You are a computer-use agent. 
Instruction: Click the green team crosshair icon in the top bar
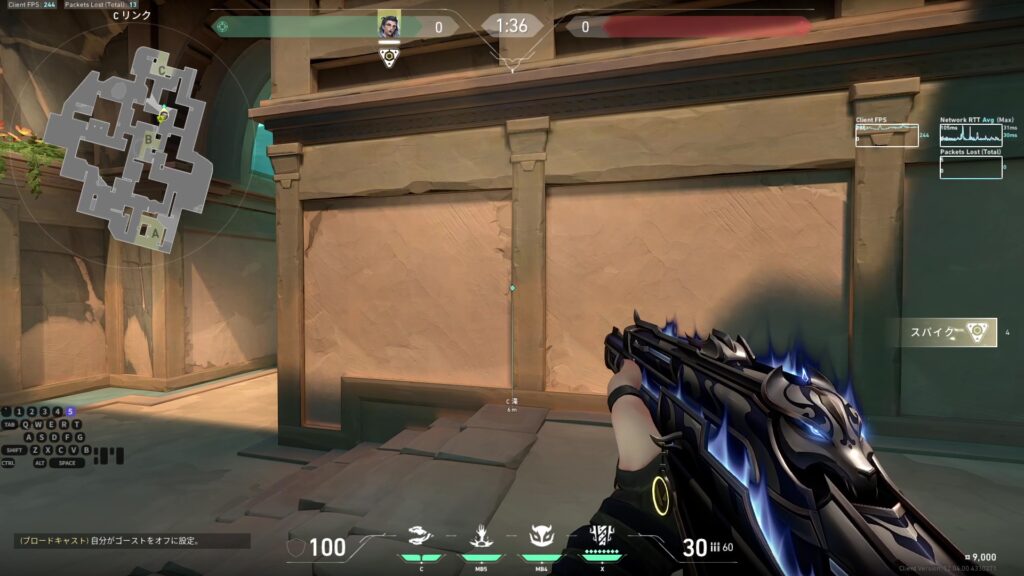coord(221,27)
